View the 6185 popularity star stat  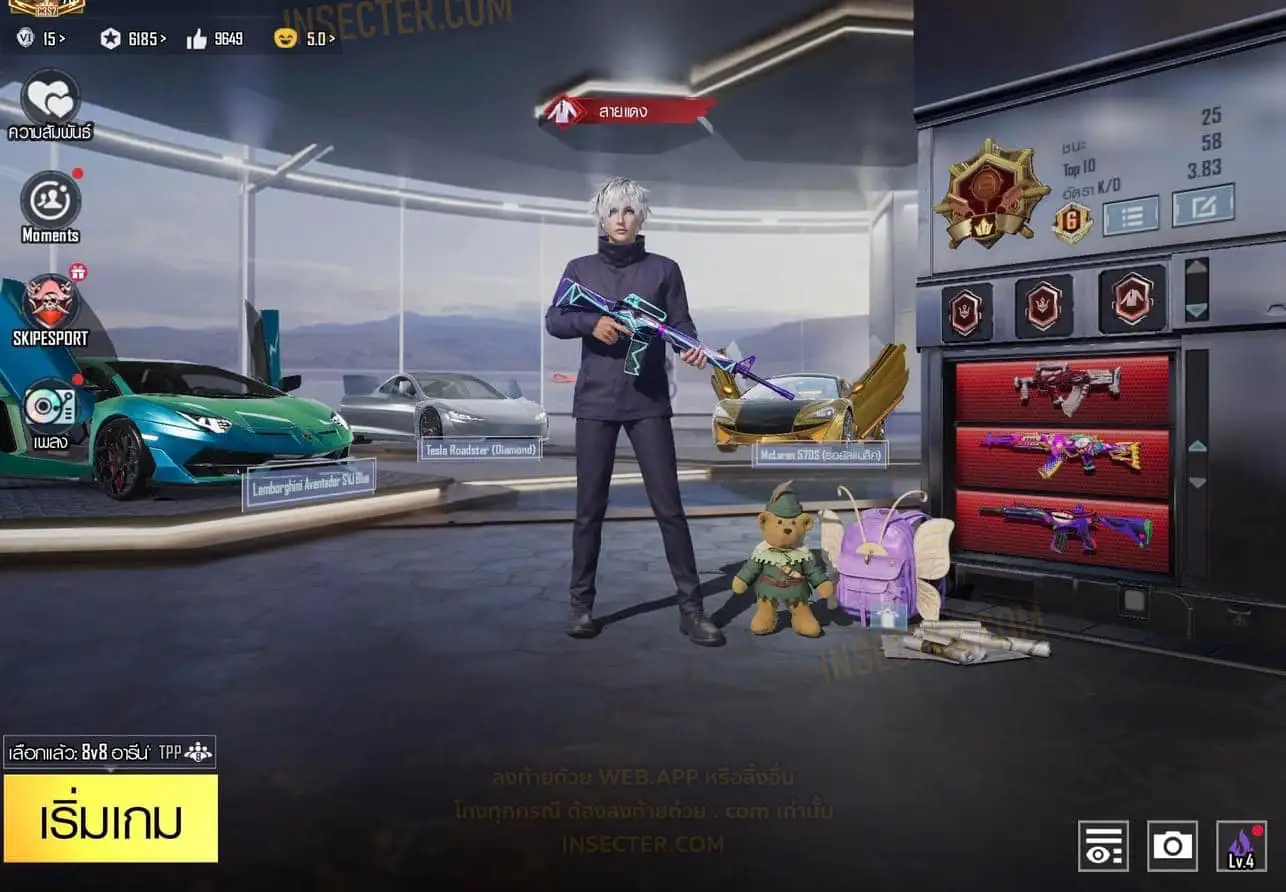coord(132,39)
